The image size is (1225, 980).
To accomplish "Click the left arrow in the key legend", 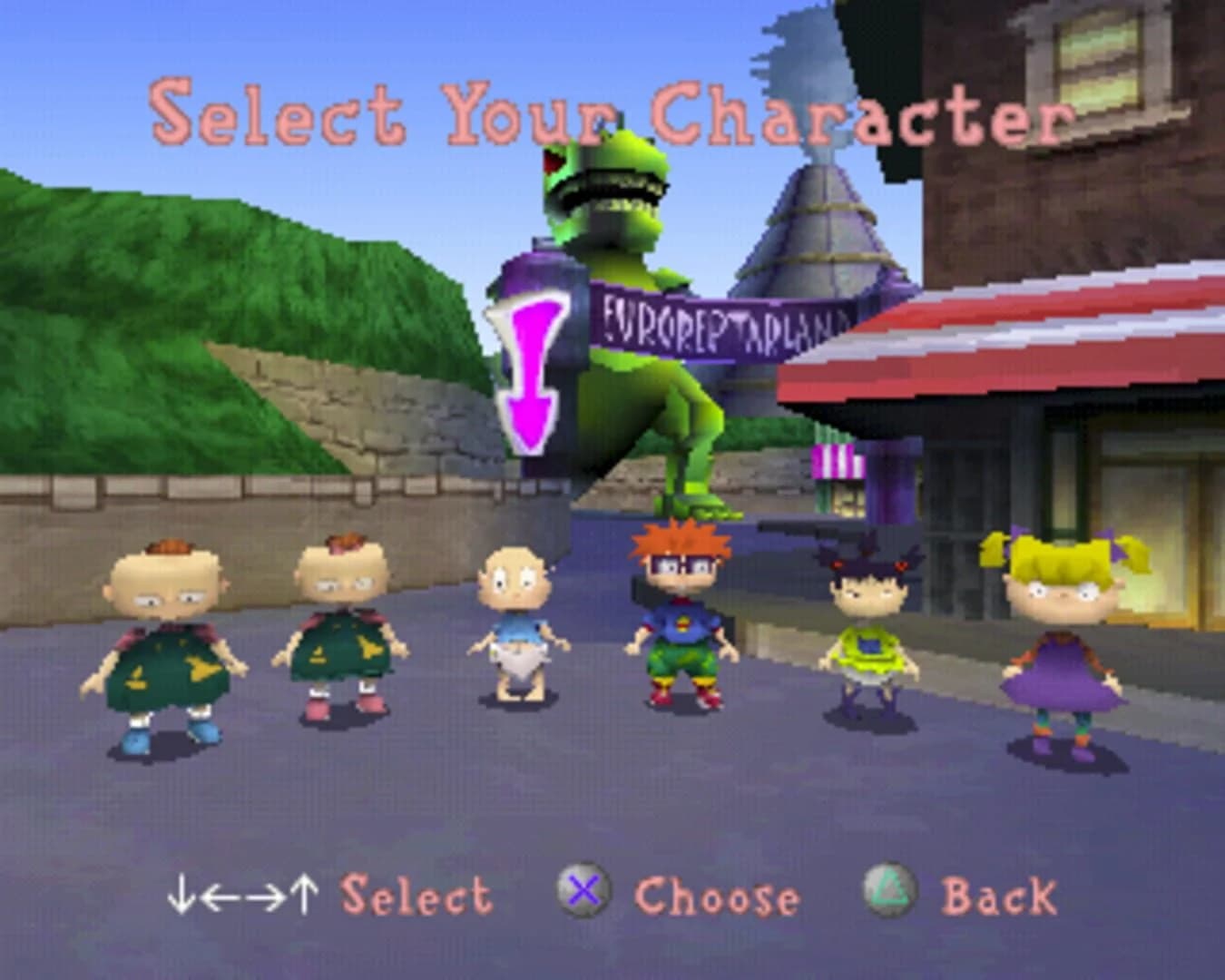I will [x=220, y=897].
